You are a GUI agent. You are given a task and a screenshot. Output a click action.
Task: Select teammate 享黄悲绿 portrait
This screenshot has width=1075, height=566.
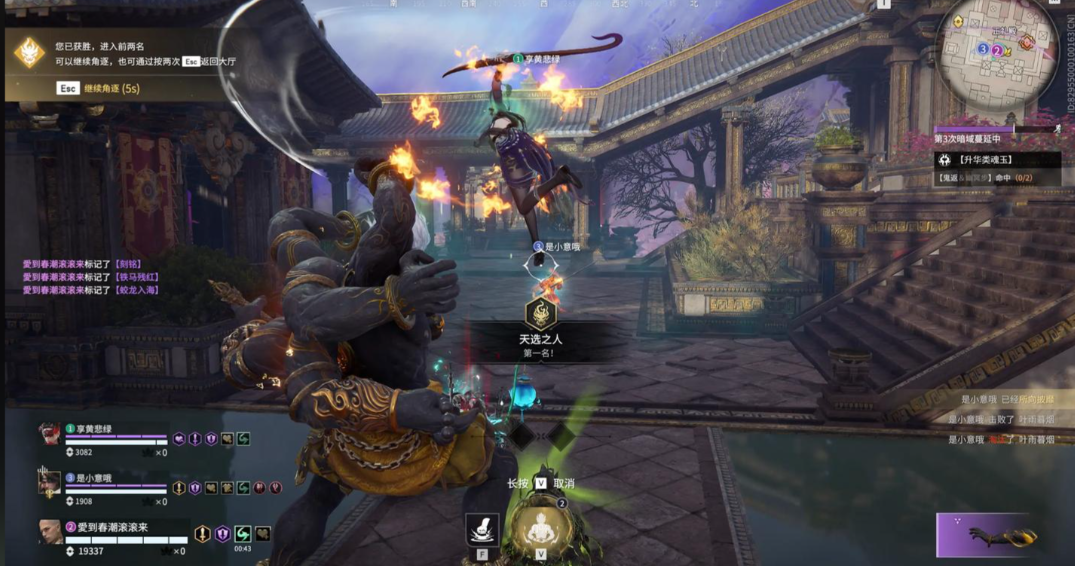(x=50, y=435)
